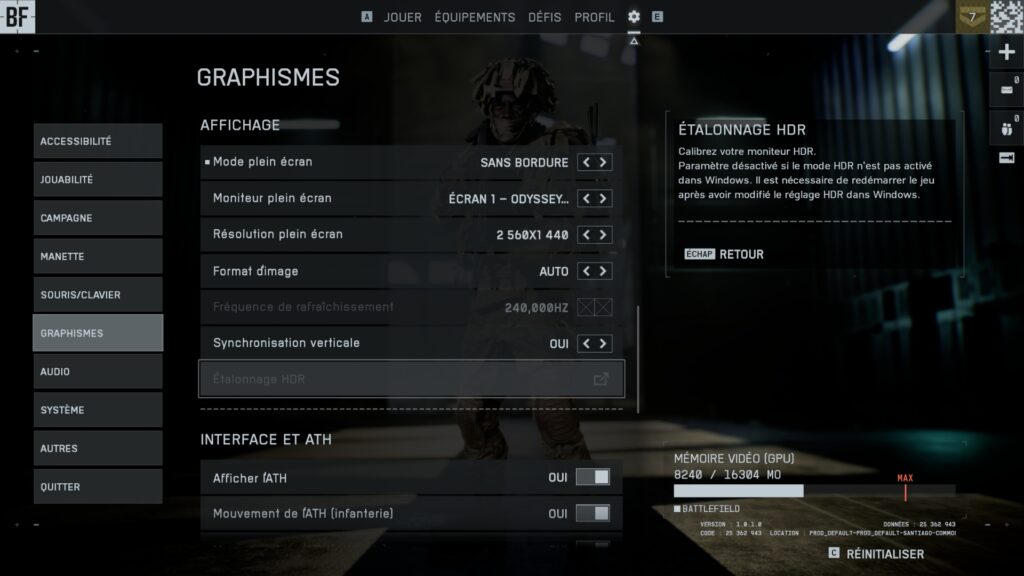Viewport: 1024px width, 576px height.
Task: Click right arrow for Mode plein écran
Action: pos(603,162)
